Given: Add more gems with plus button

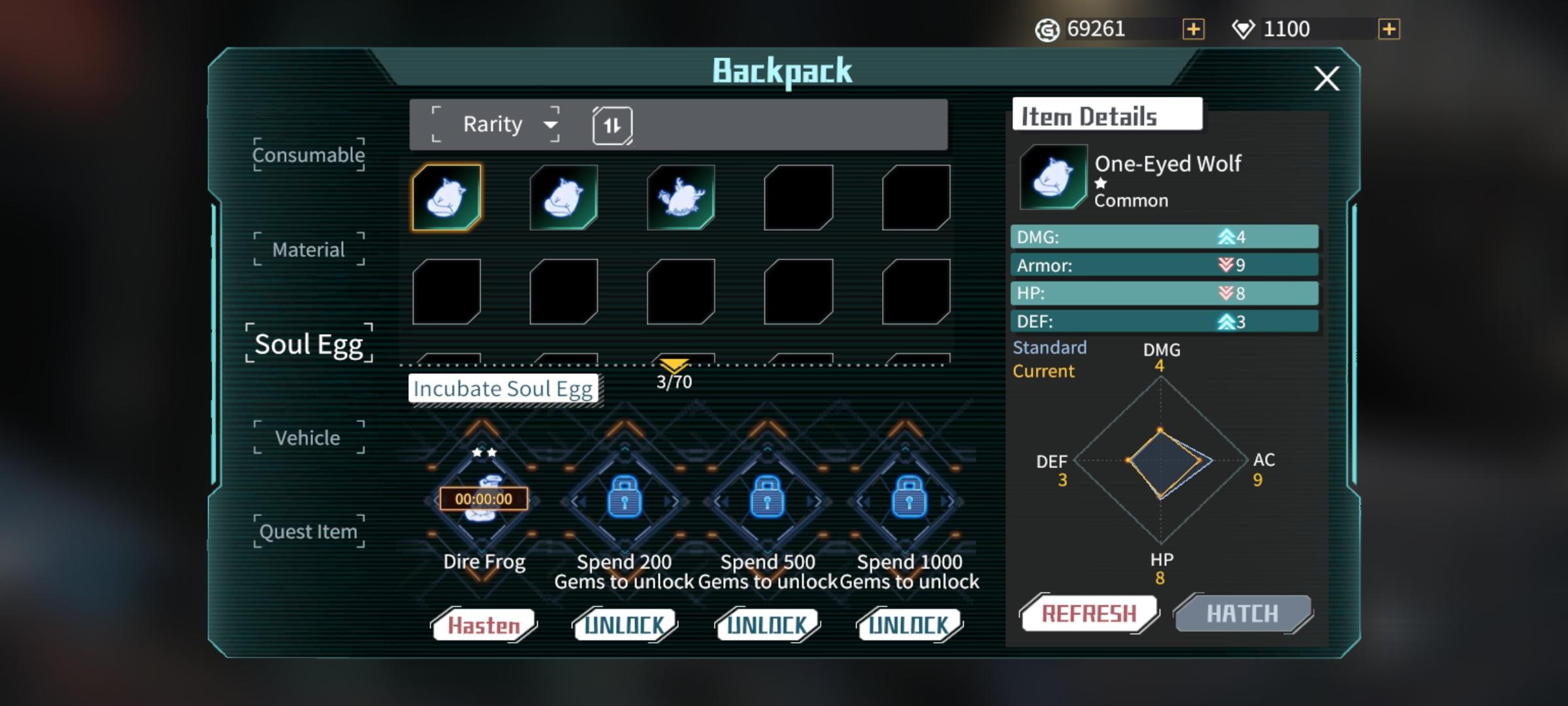Looking at the screenshot, I should point(1388,29).
